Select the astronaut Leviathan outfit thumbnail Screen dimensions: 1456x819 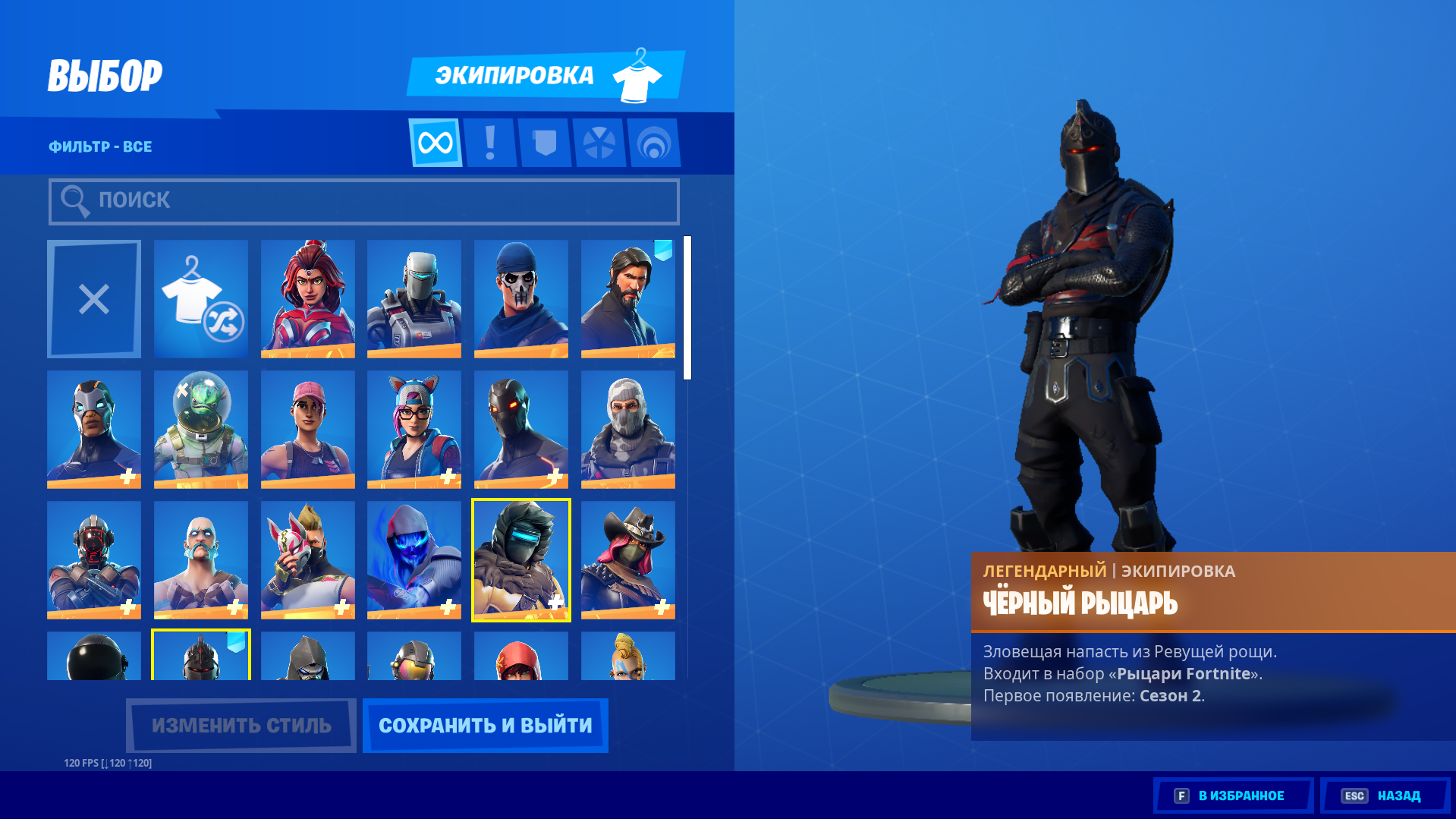click(x=200, y=429)
